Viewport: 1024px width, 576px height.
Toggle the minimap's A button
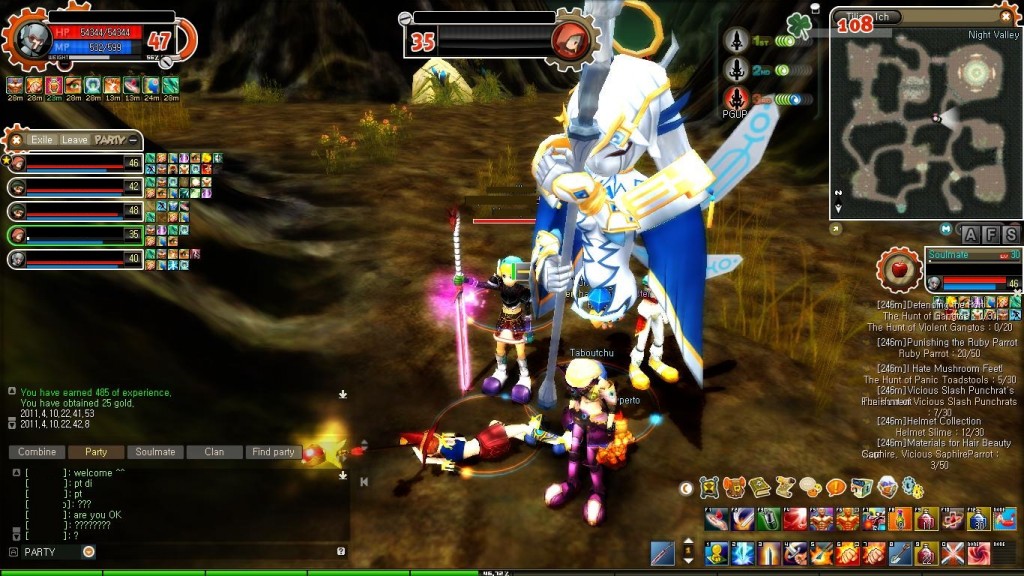point(970,235)
